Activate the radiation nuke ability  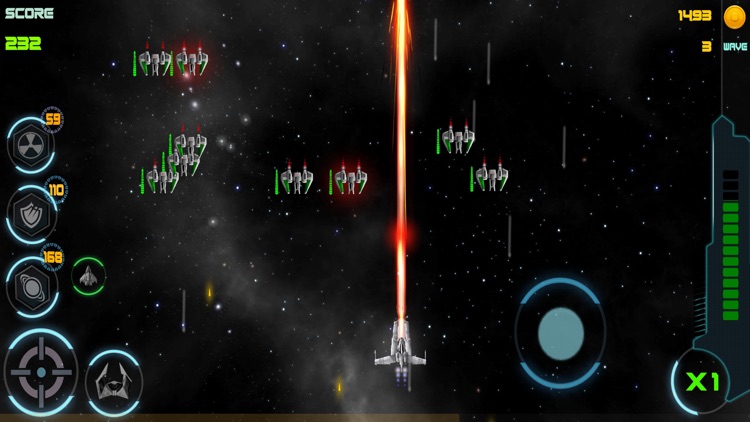tap(30, 145)
